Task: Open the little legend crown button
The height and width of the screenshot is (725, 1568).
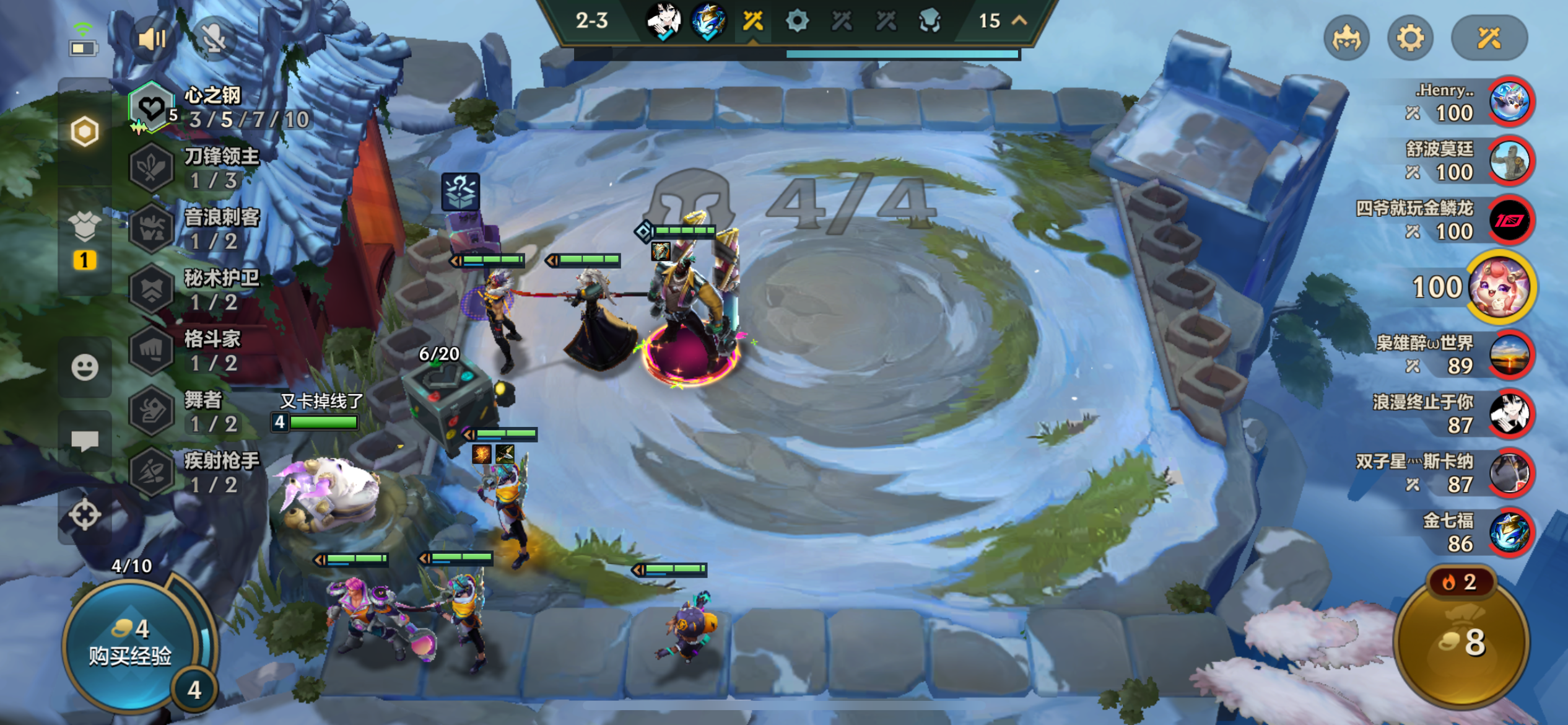Action: pos(1346,38)
